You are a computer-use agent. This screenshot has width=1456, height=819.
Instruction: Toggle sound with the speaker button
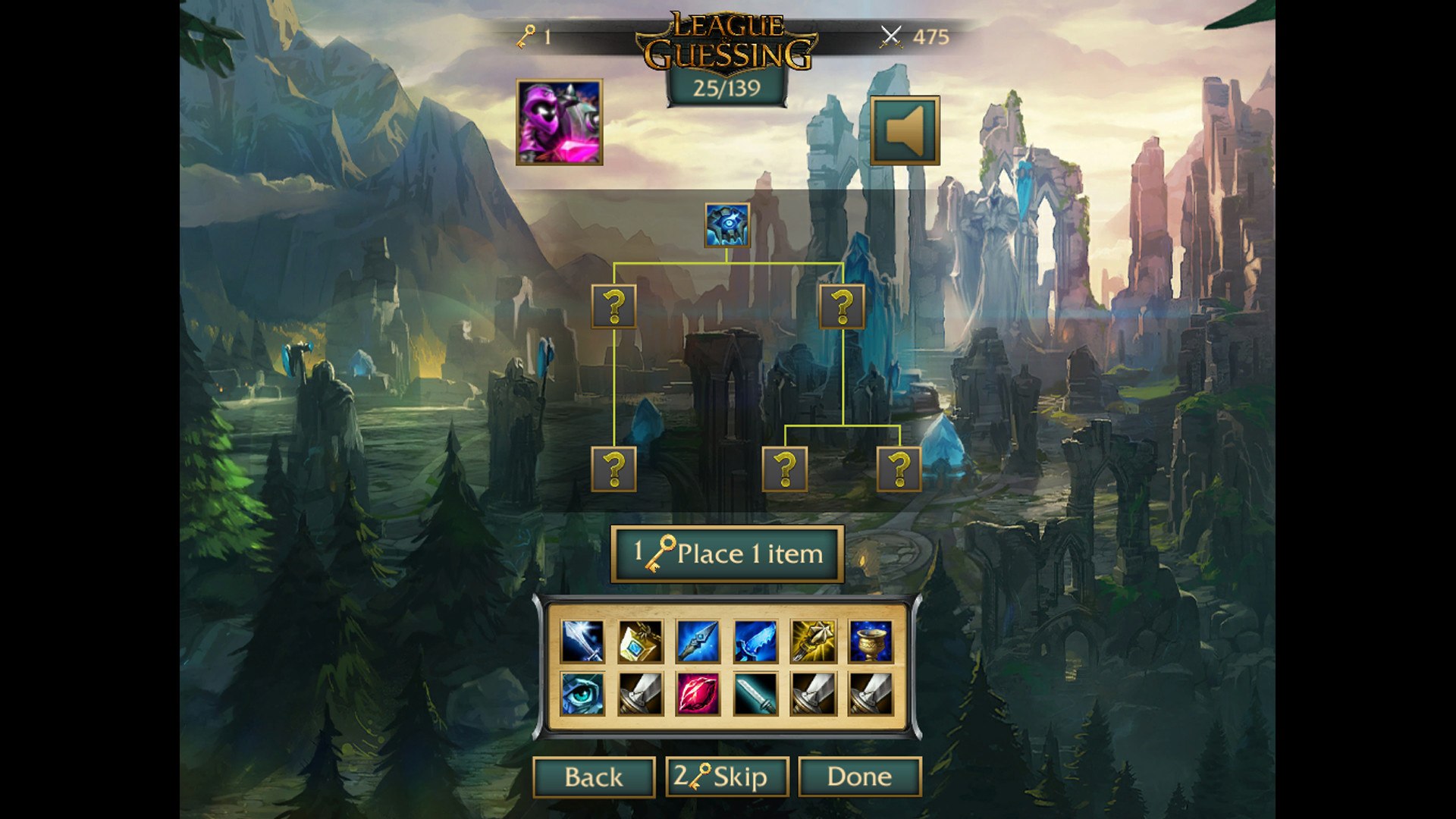point(904,130)
